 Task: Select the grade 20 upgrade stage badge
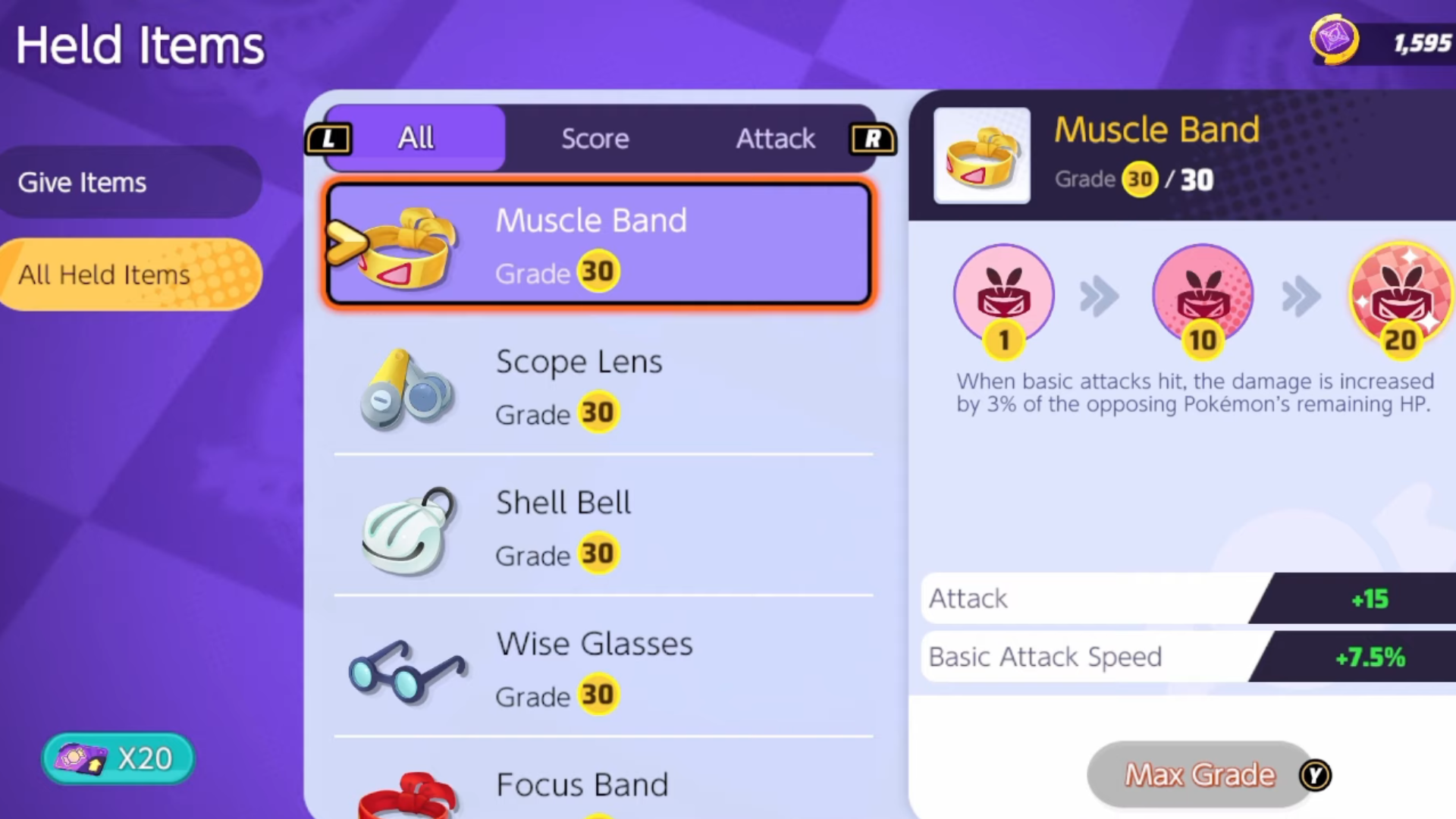click(1400, 296)
